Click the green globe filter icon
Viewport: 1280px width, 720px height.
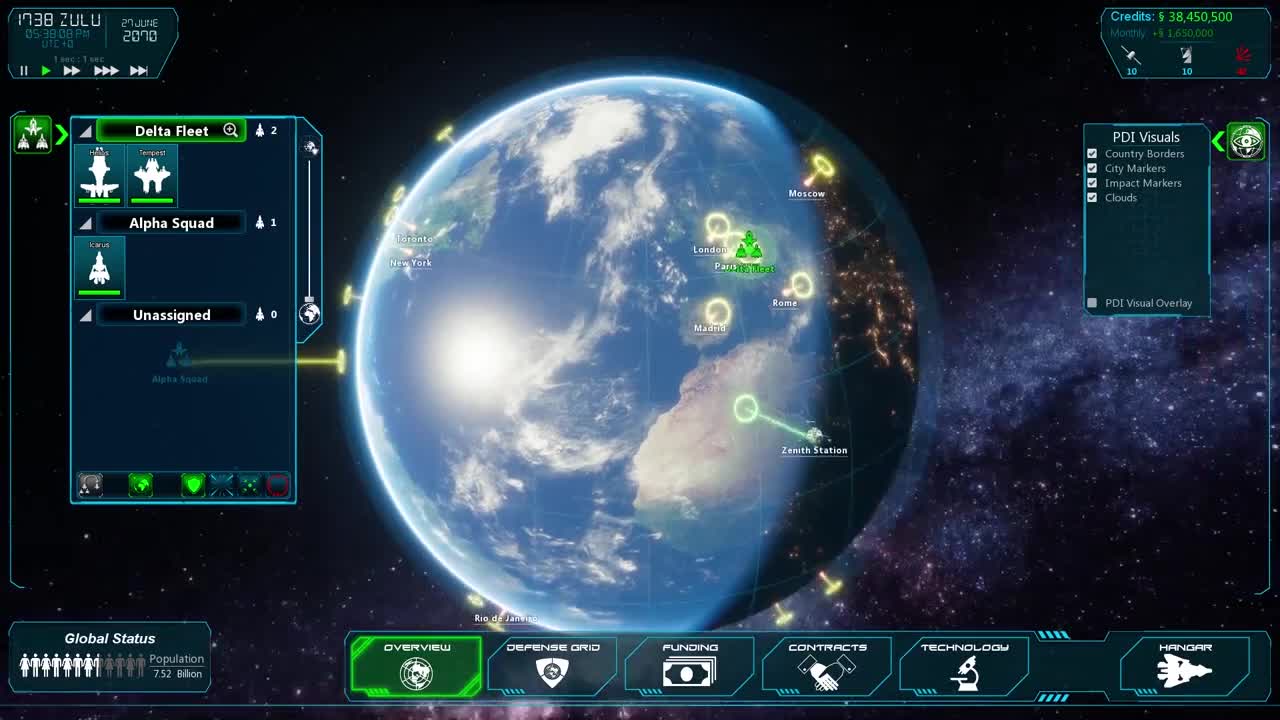pyautogui.click(x=141, y=485)
